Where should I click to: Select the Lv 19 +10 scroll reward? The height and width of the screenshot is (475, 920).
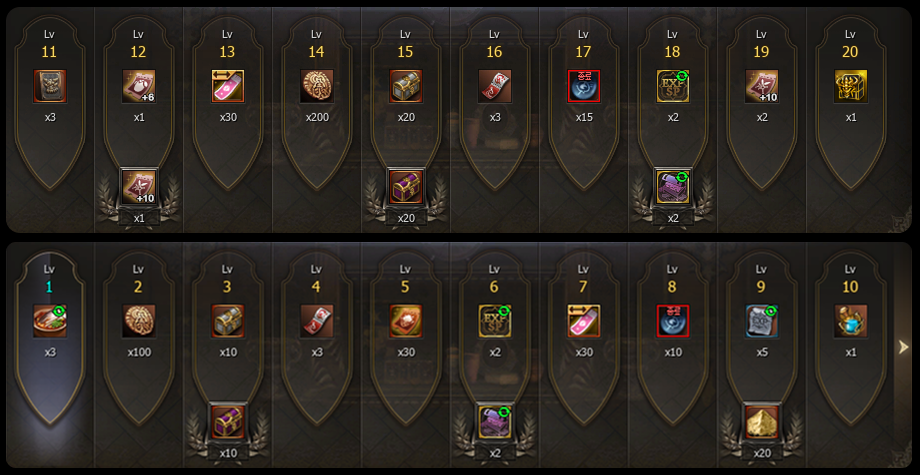click(x=761, y=86)
